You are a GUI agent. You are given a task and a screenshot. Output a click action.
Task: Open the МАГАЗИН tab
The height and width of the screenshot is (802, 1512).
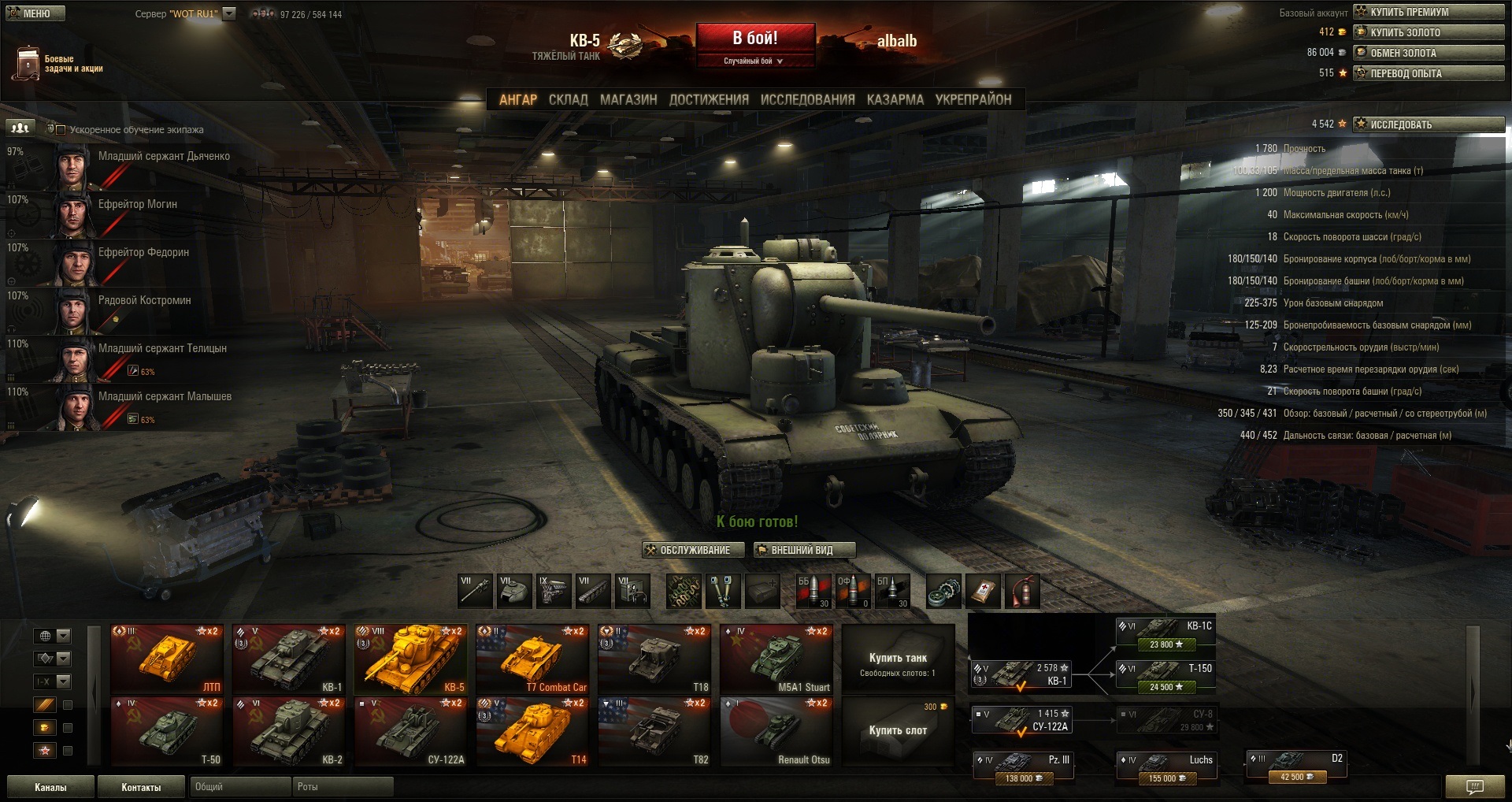point(628,100)
